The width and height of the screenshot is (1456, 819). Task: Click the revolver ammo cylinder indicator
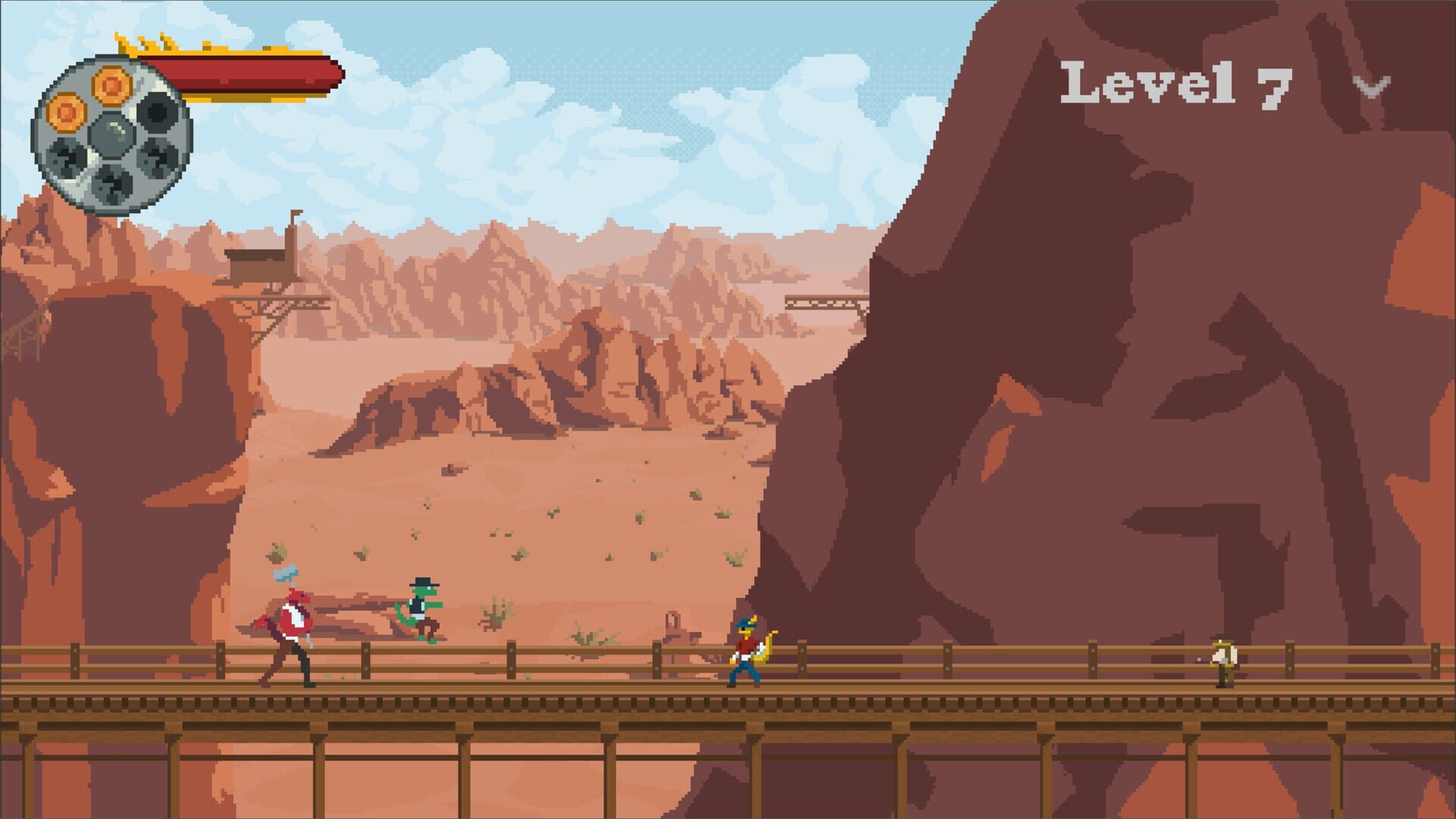tap(114, 133)
